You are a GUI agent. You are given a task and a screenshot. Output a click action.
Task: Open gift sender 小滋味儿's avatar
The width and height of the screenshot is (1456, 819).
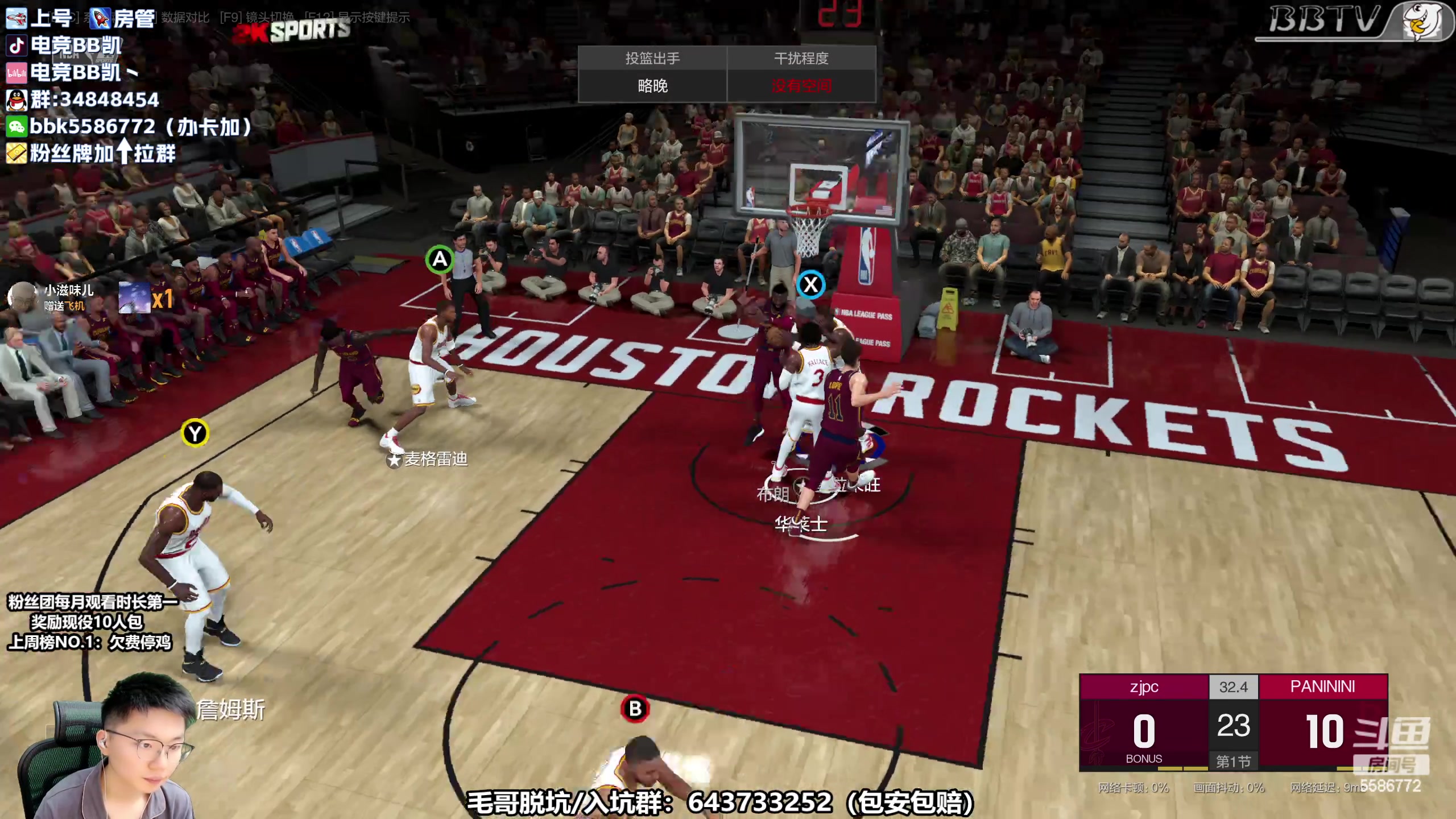pyautogui.click(x=23, y=296)
